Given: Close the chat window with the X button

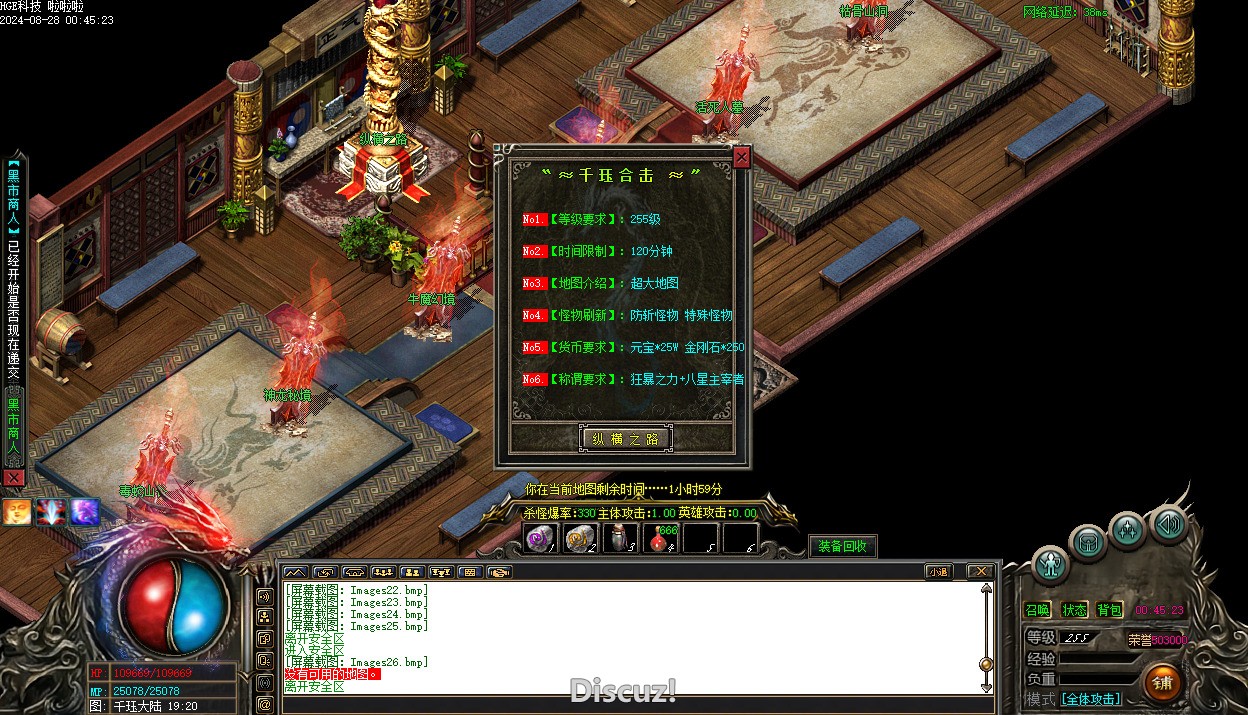Looking at the screenshot, I should 980,572.
